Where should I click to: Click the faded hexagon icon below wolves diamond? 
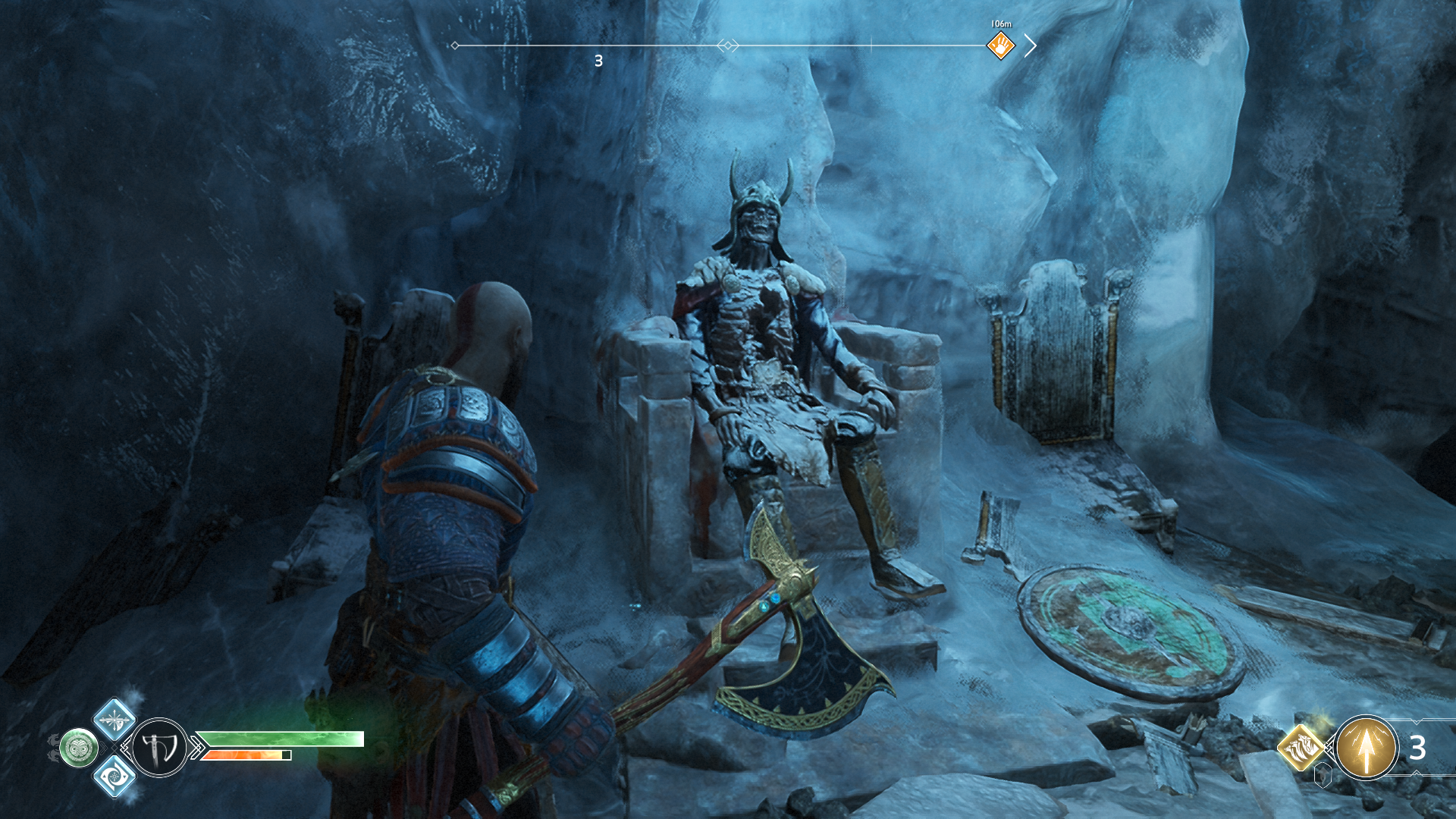[1323, 776]
